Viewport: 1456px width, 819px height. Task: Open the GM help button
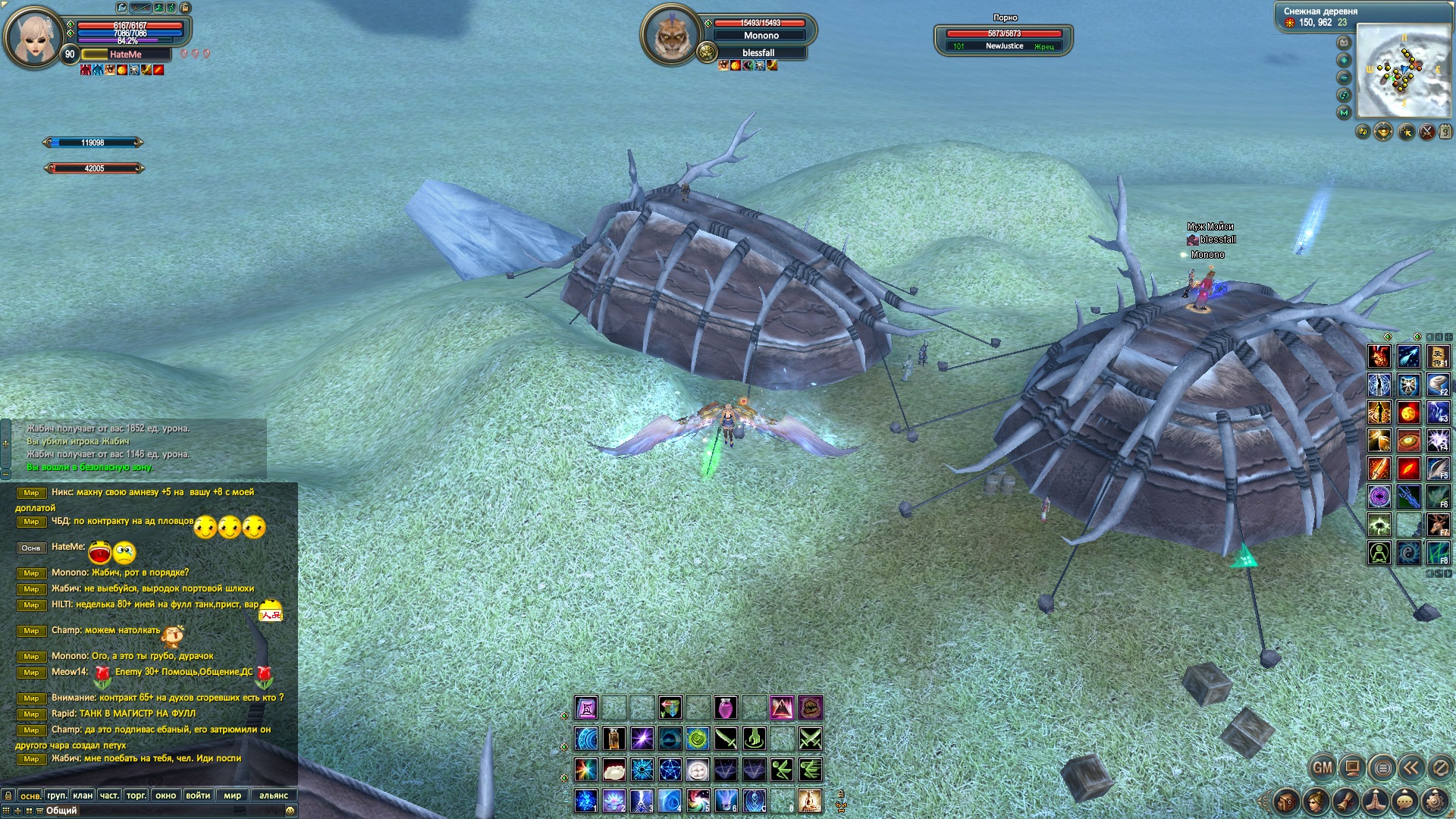click(1323, 767)
